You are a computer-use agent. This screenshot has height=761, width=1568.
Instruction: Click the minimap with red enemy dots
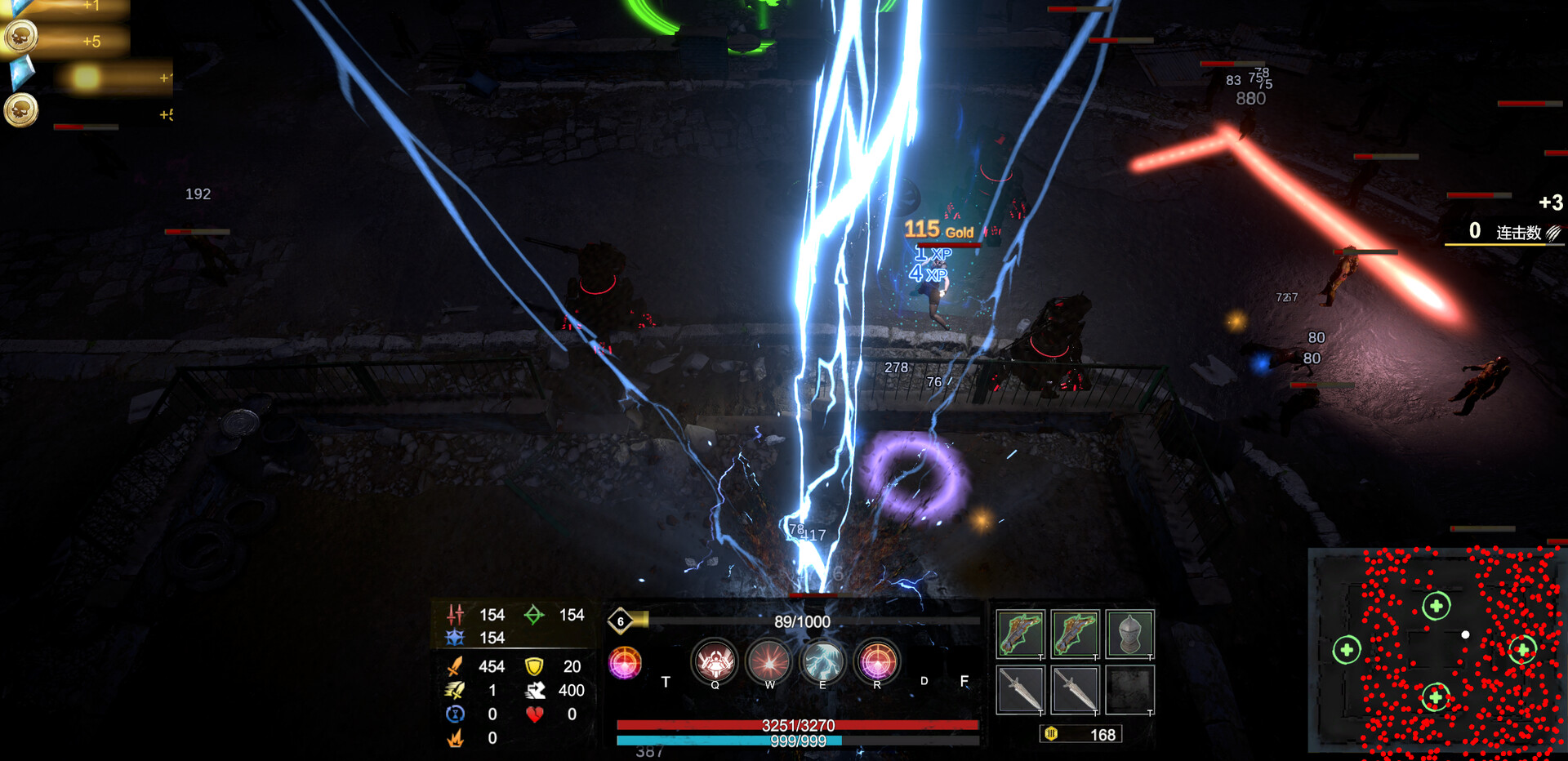pos(1437,651)
